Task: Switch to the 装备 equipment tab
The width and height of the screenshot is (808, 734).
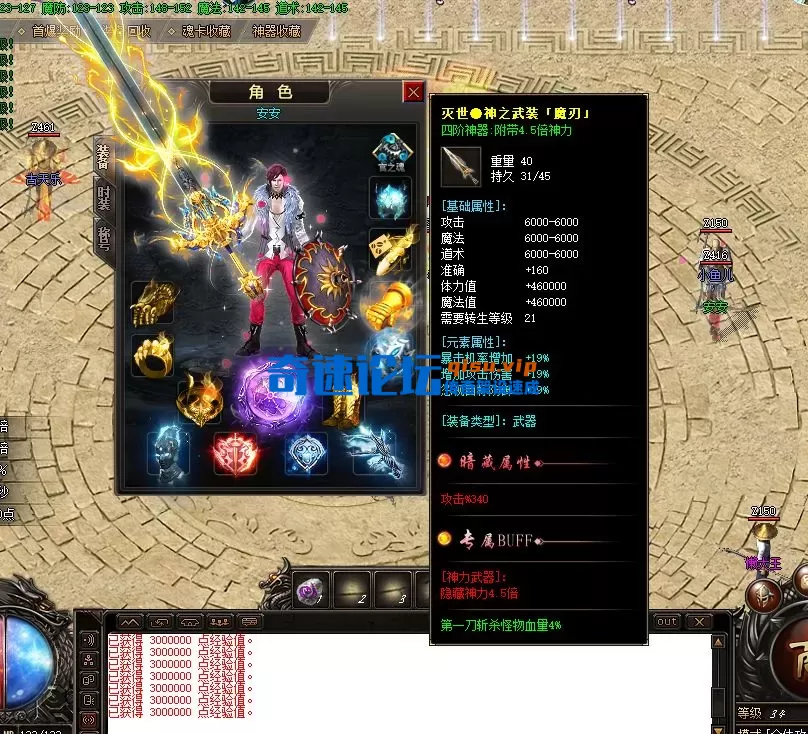Action: [x=103, y=159]
